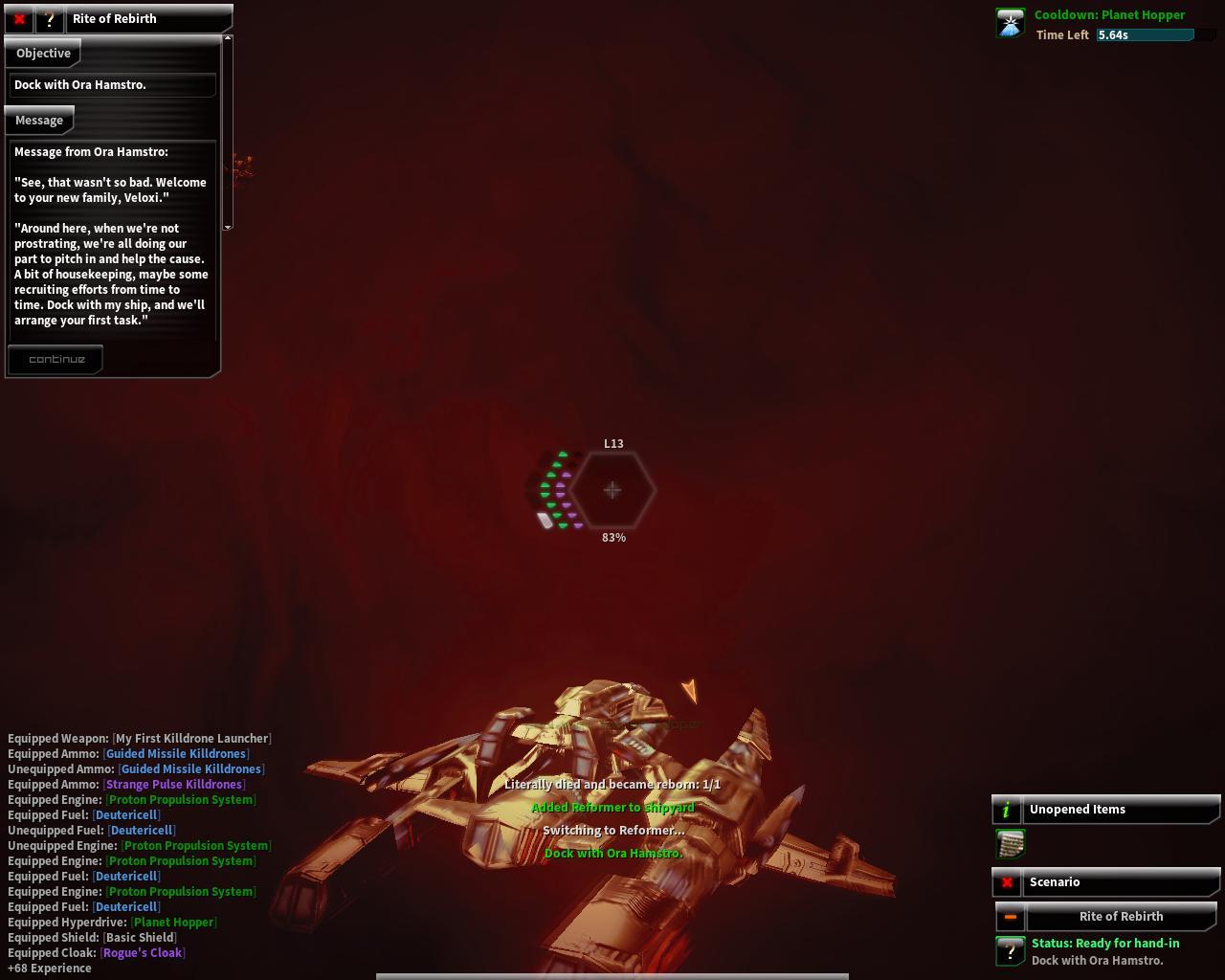Click the scroll-up arrow of the mission window
The width and height of the screenshot is (1225, 980).
[x=228, y=38]
